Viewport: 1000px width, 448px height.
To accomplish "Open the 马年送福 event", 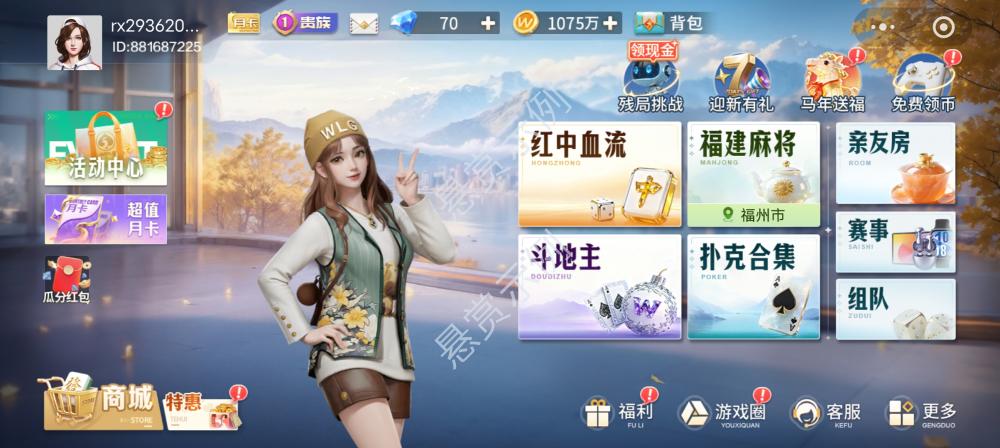I will pos(832,82).
